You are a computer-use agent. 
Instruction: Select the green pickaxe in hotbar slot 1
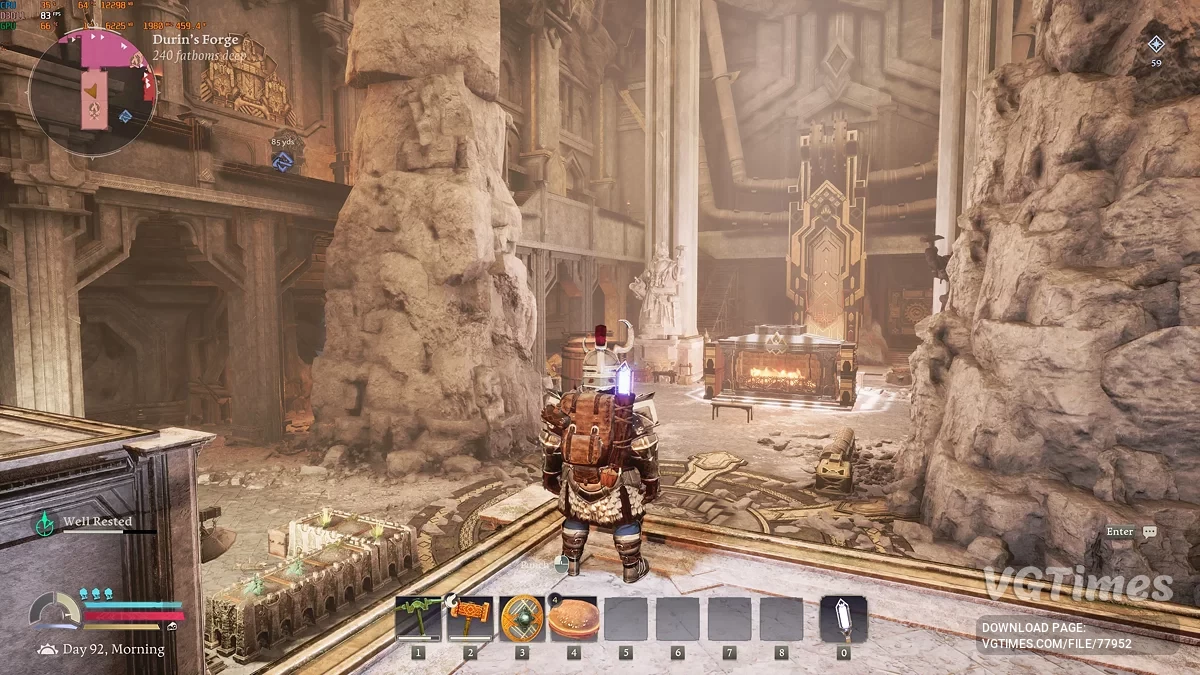418,619
